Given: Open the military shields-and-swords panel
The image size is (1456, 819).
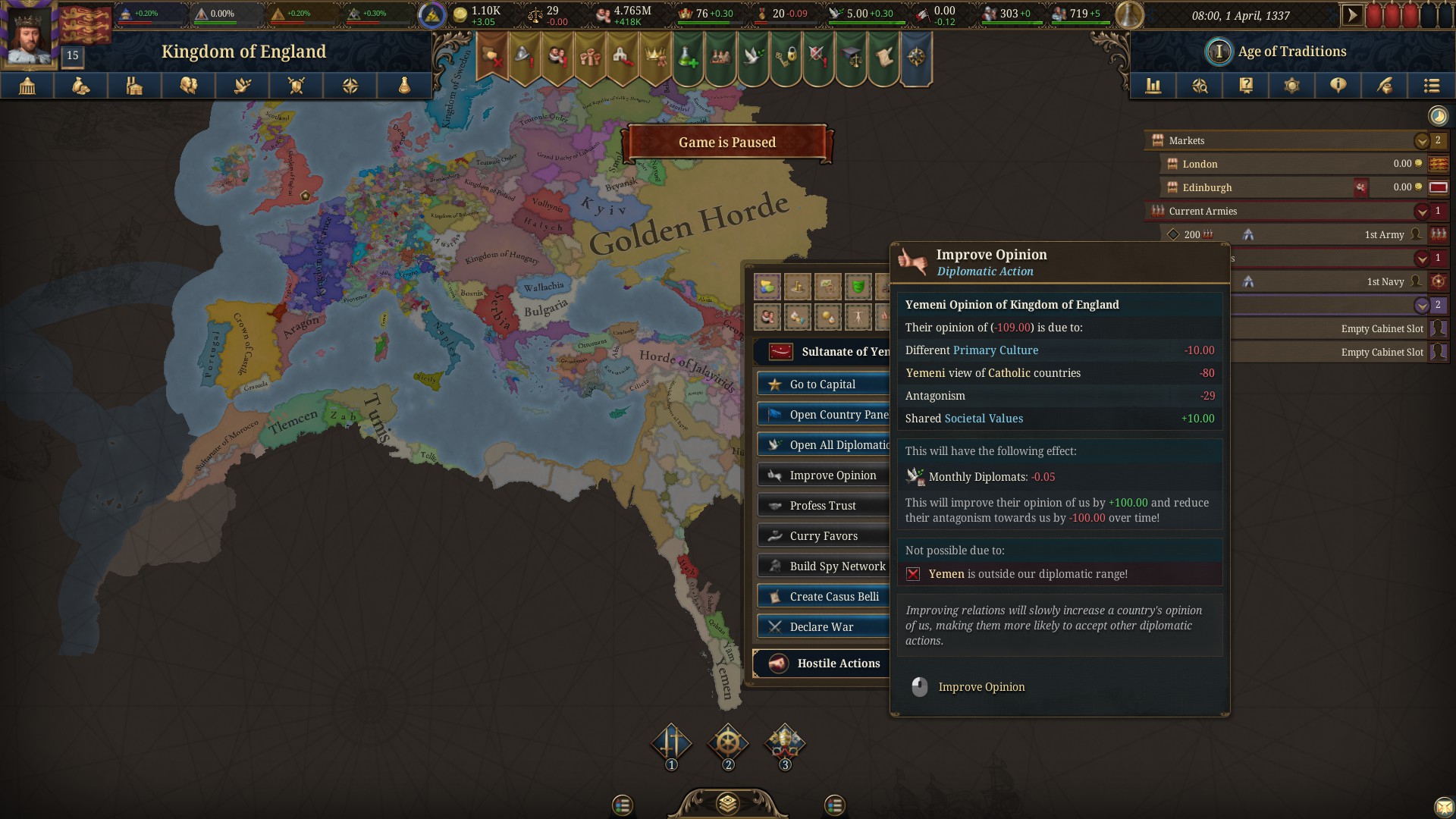Looking at the screenshot, I should (296, 86).
